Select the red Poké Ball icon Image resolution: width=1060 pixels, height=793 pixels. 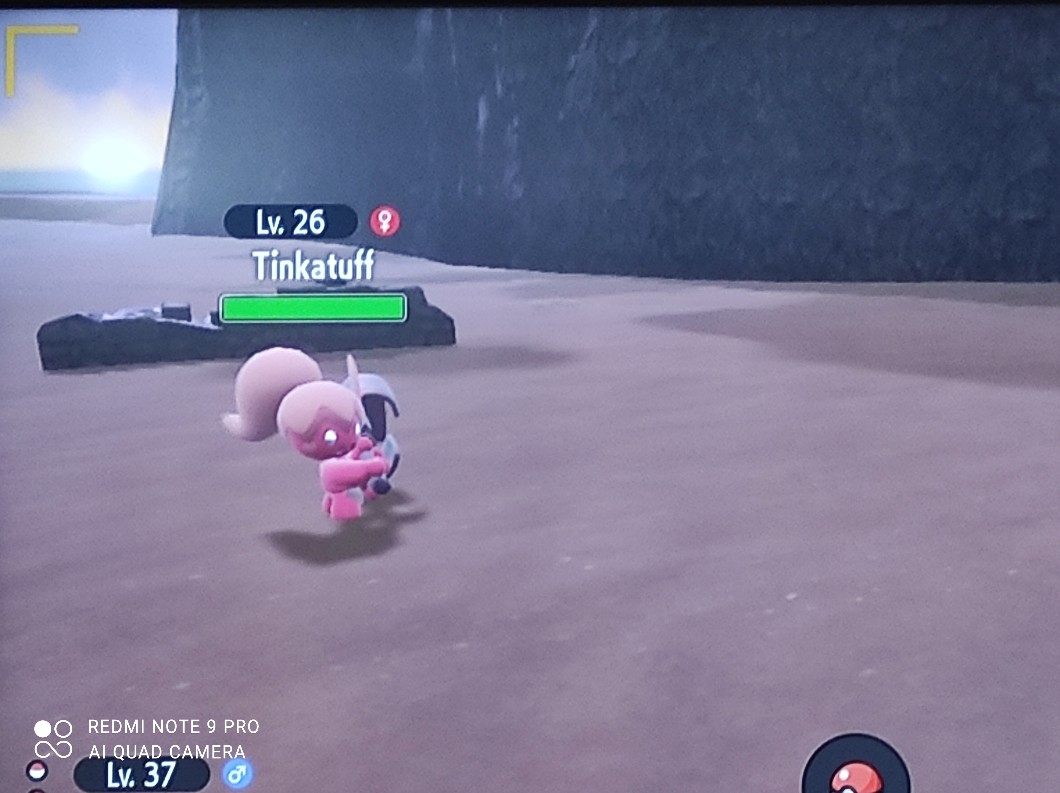point(856,775)
